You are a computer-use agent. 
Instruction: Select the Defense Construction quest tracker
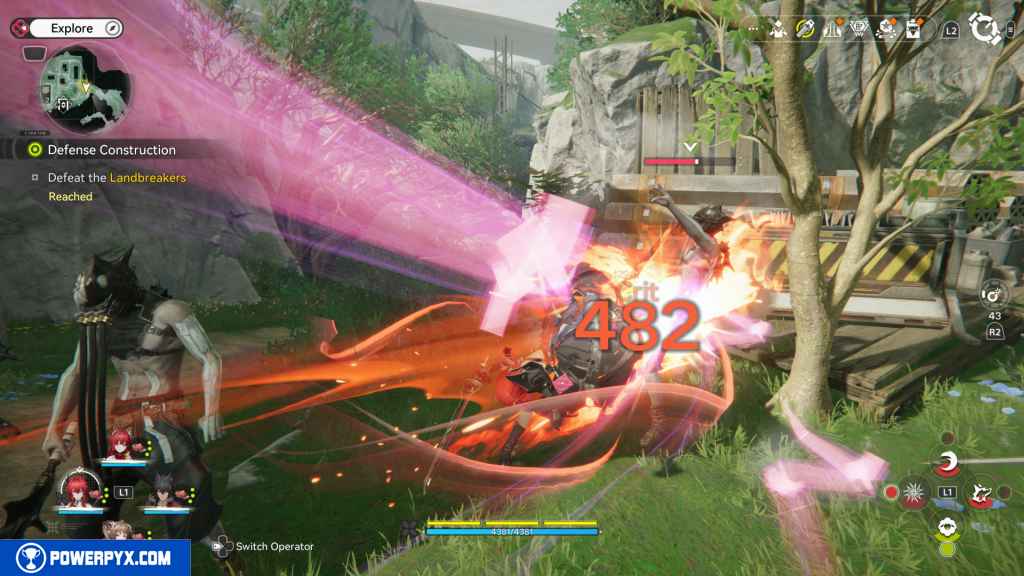[x=111, y=150]
